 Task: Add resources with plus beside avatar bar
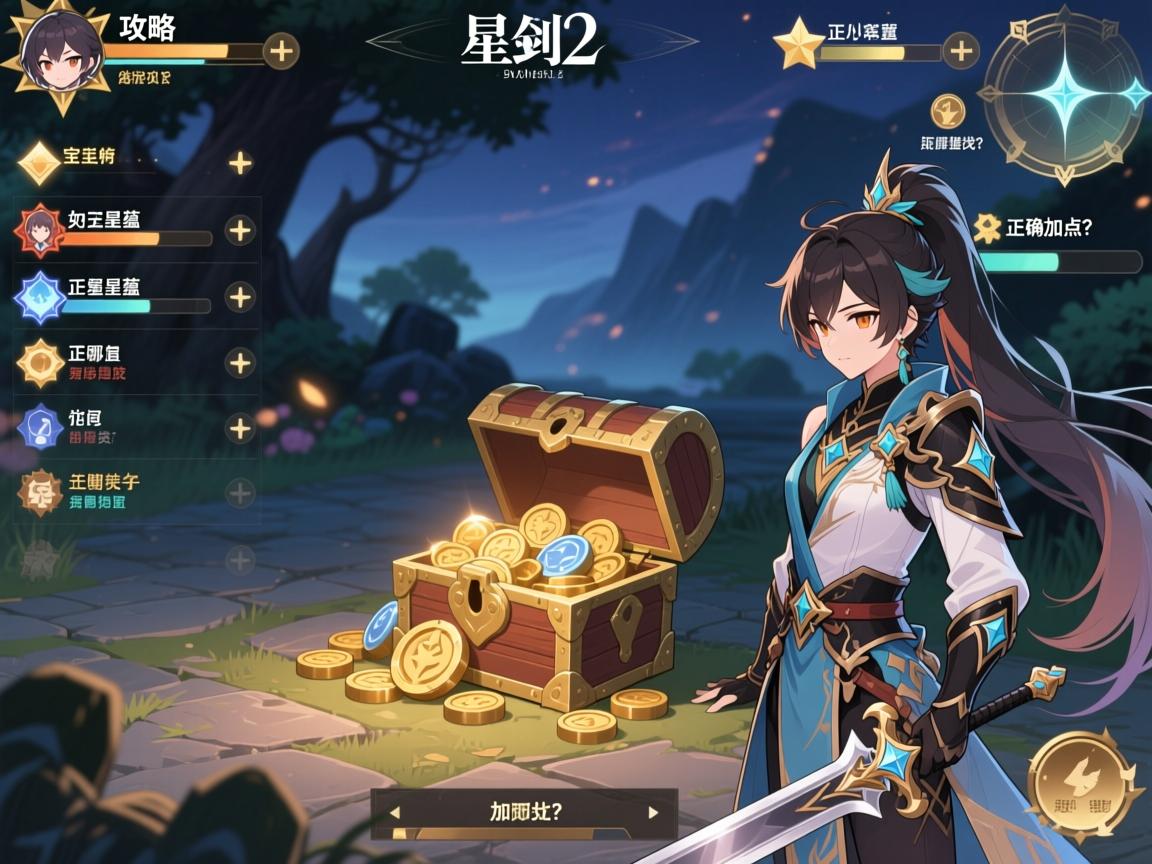pos(281,50)
